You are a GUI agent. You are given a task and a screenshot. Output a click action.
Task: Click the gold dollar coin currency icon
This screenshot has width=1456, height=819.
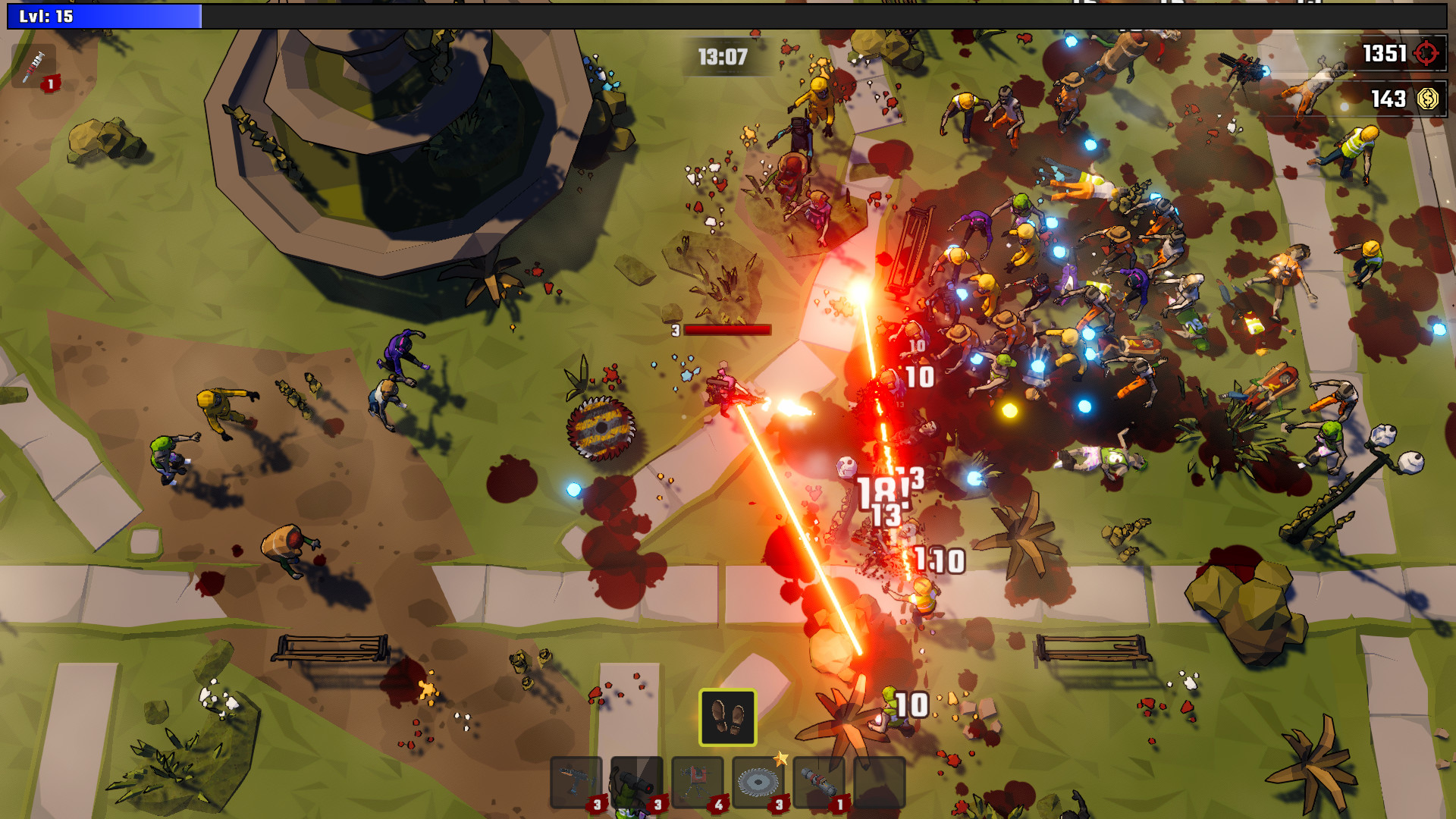click(1426, 97)
